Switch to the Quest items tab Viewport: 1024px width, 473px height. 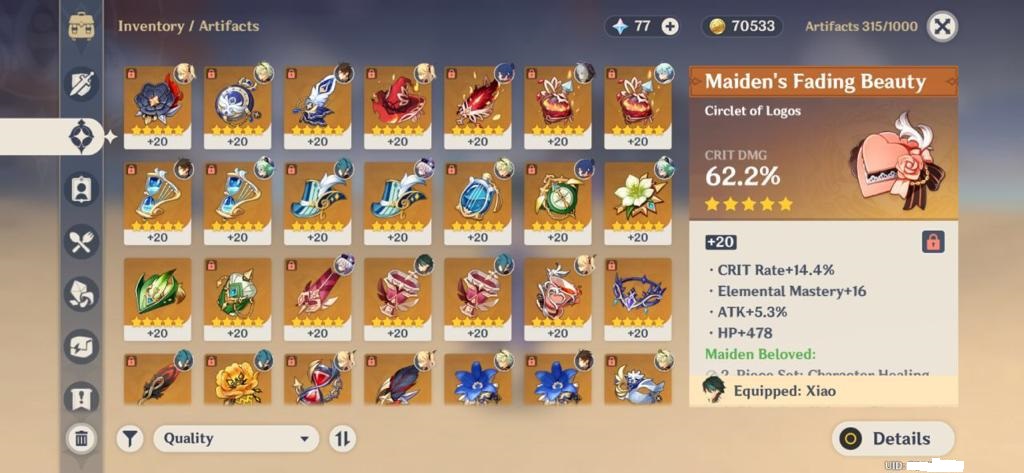81,399
